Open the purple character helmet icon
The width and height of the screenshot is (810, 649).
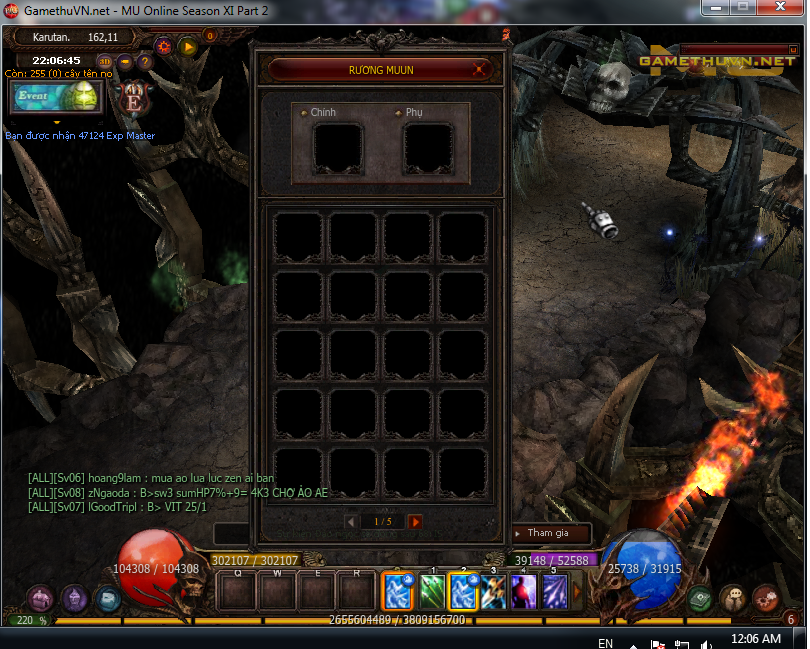tap(74, 598)
